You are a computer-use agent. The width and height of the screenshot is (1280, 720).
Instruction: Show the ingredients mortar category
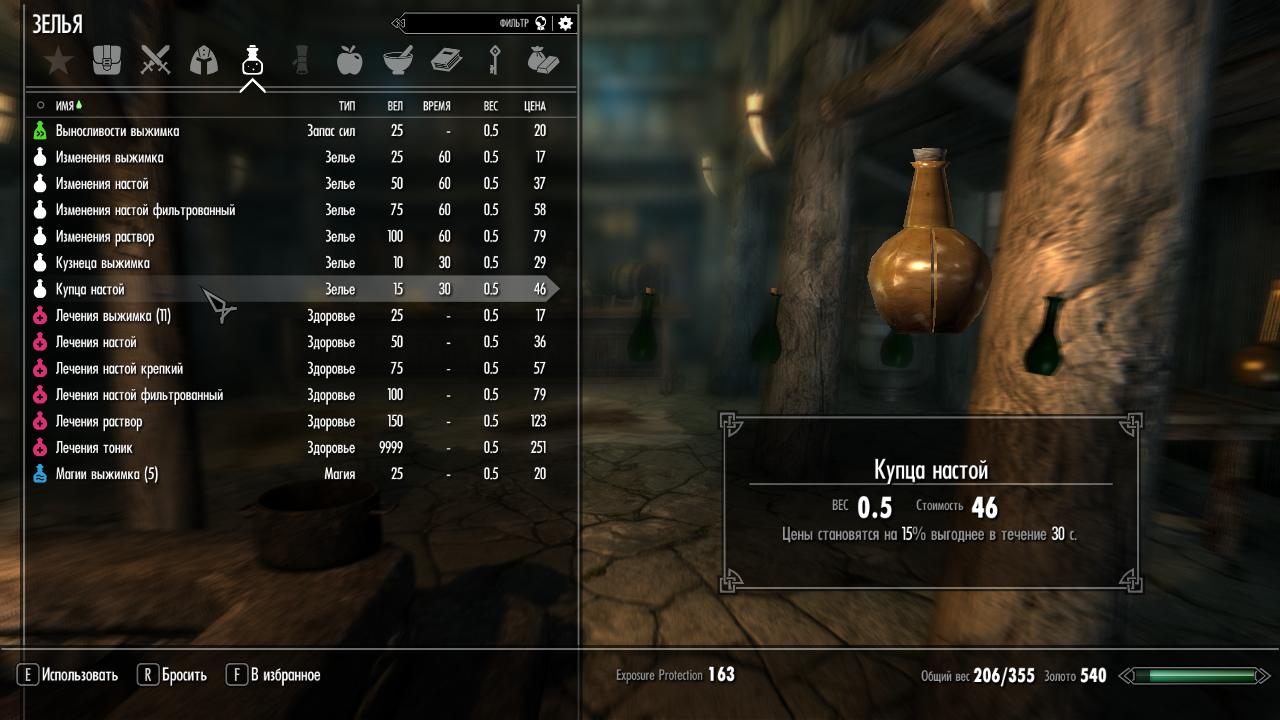click(398, 61)
